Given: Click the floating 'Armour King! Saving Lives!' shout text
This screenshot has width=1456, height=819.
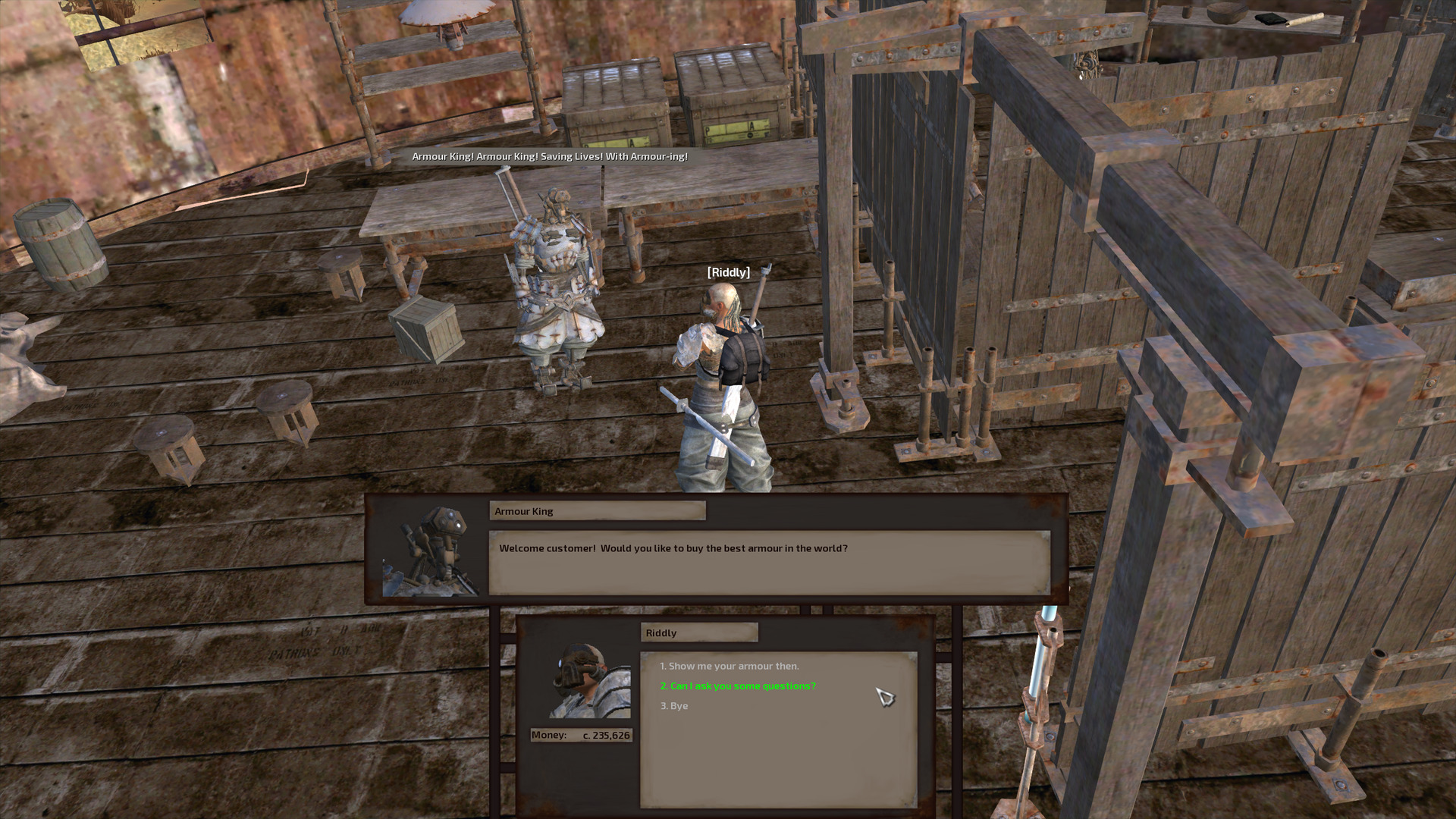Looking at the screenshot, I should [548, 158].
